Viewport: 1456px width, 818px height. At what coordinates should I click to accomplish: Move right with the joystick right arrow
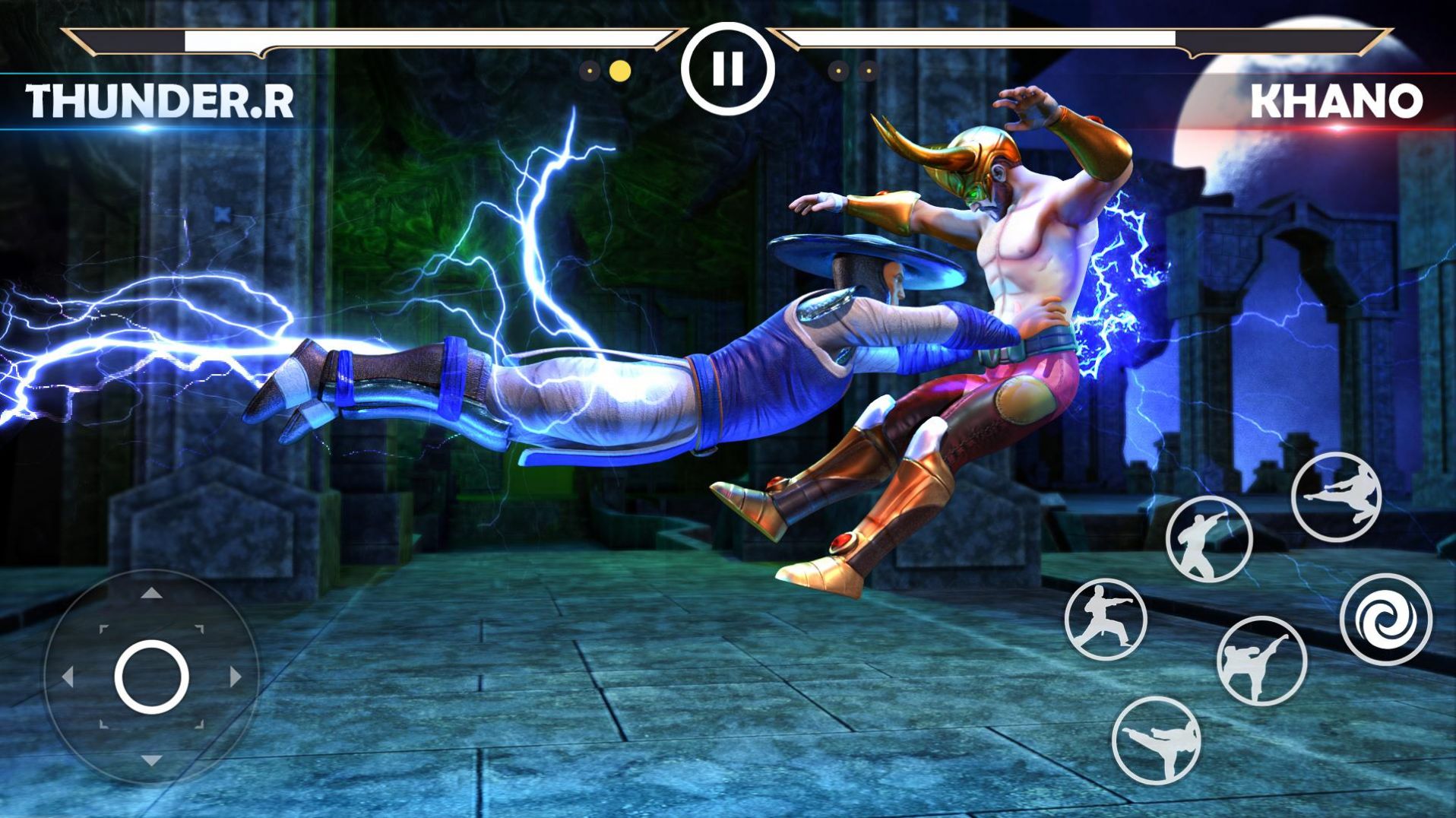click(x=235, y=677)
